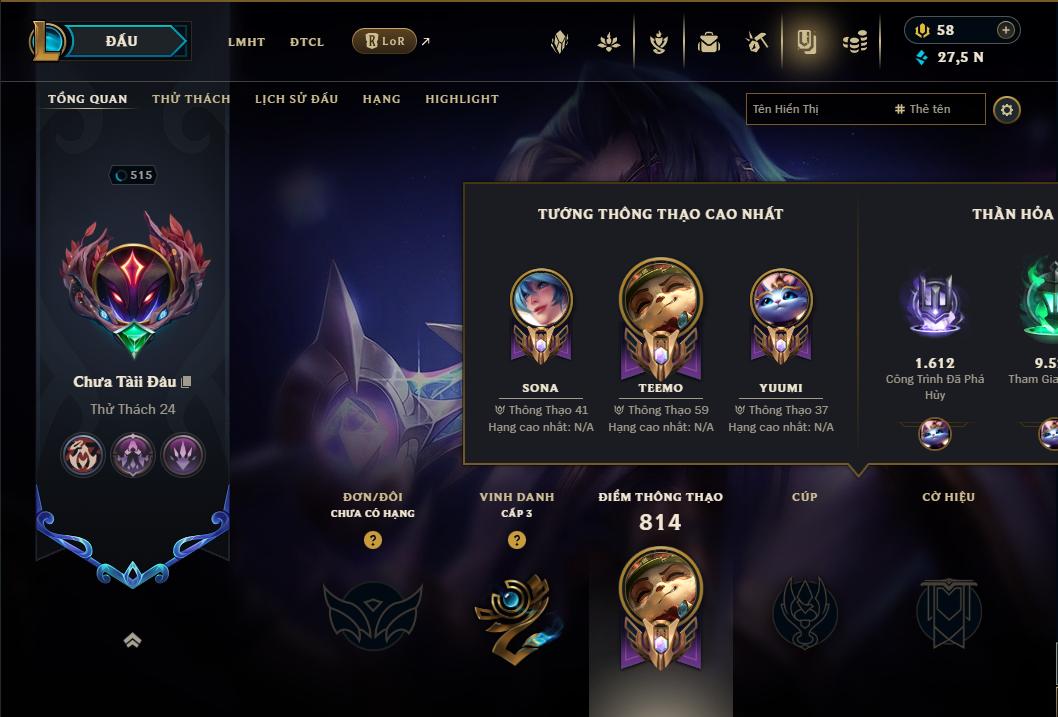Launch the LoR shortcut button
Image resolution: width=1058 pixels, height=717 pixels.
point(385,41)
